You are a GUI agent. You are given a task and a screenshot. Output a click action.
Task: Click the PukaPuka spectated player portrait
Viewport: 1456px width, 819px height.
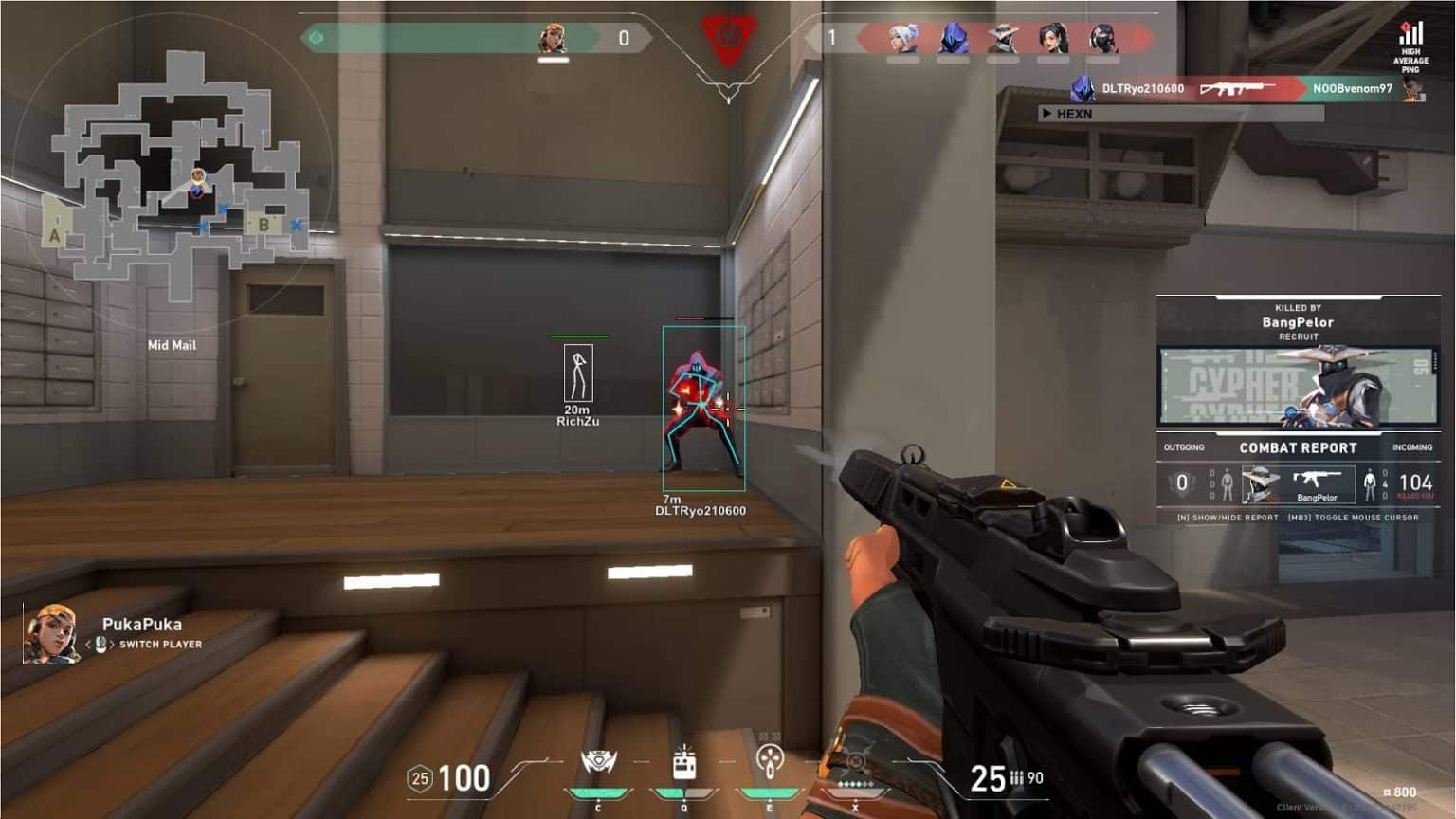[51, 633]
